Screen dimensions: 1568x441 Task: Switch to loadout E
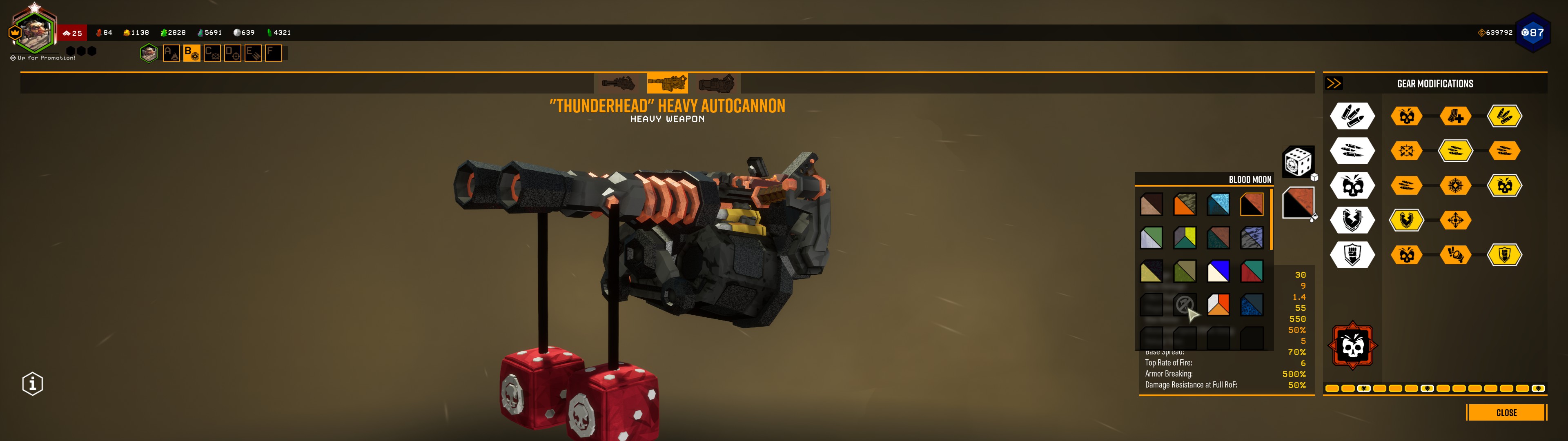tap(253, 53)
